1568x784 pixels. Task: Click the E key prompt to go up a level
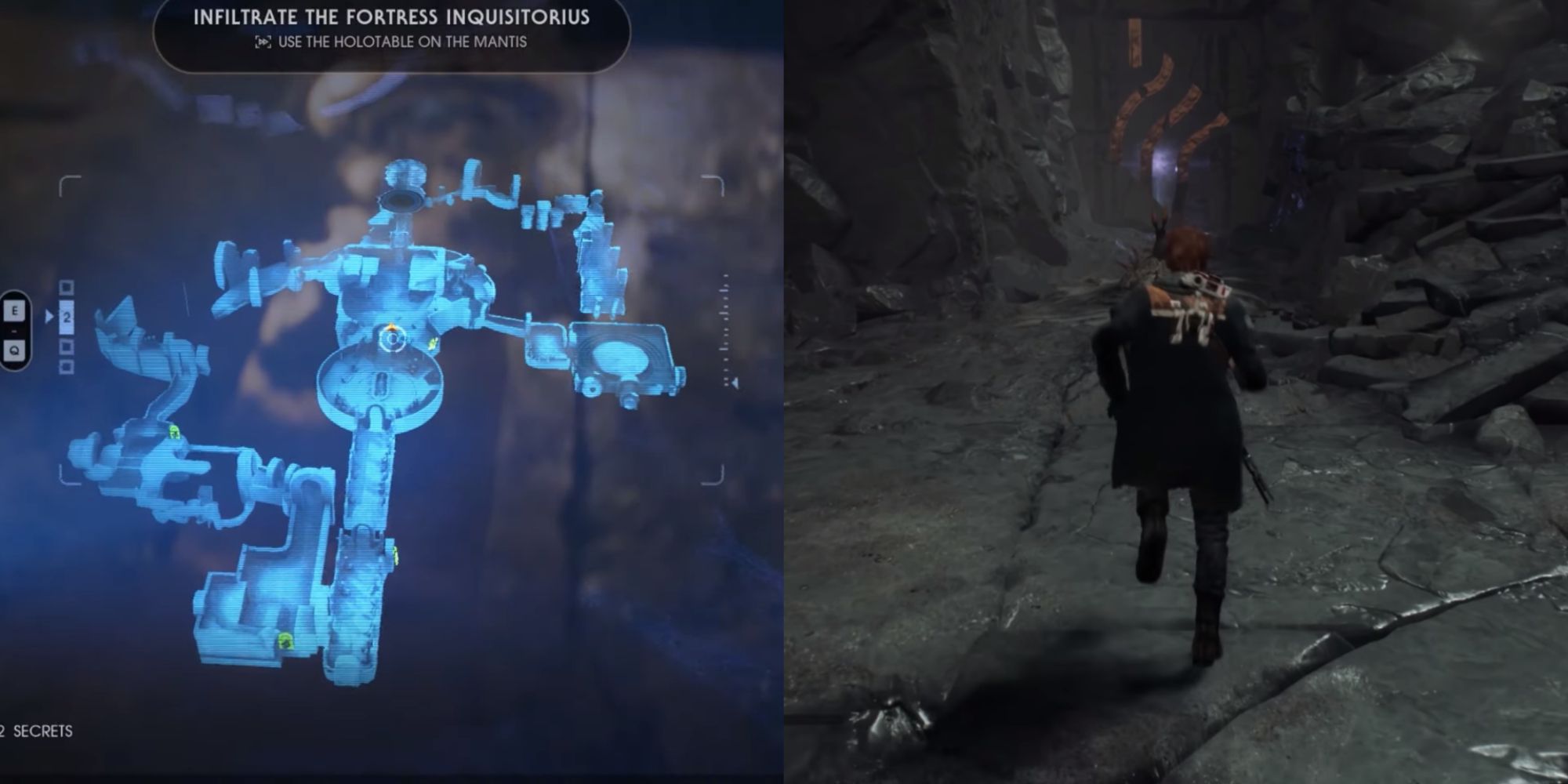pos(14,310)
